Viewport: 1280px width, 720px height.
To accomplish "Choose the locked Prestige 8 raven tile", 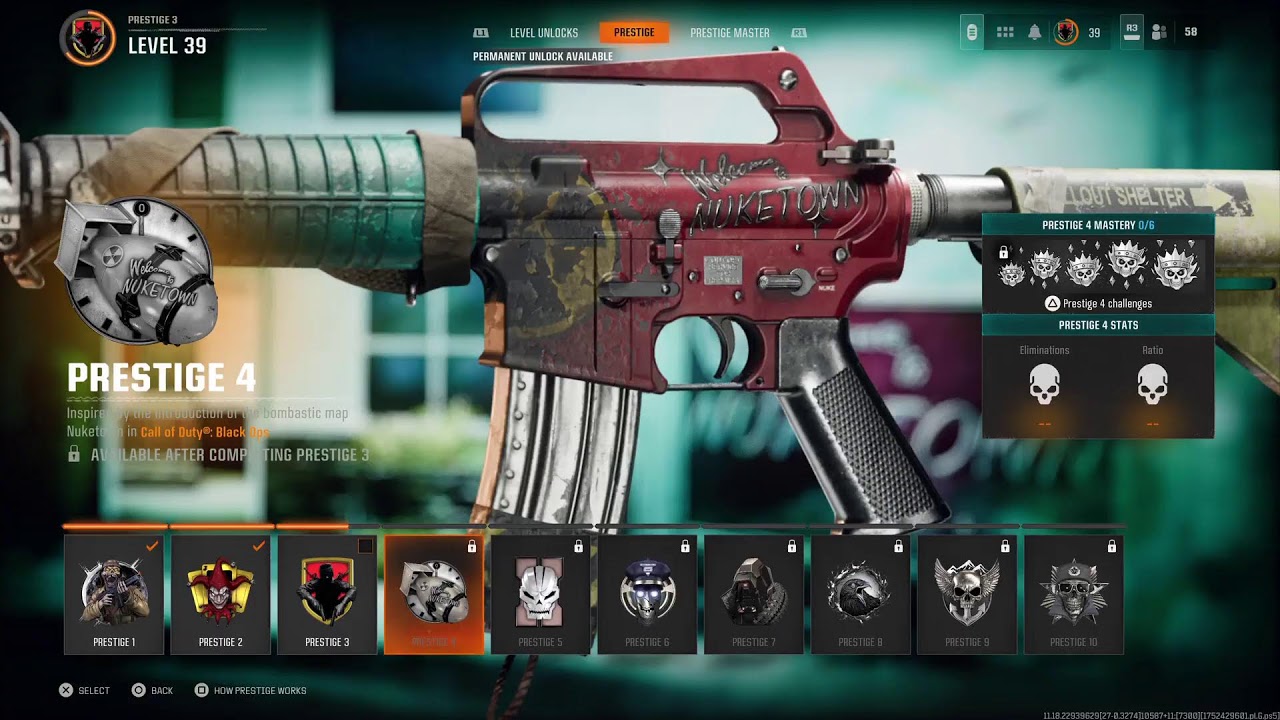I will [860, 595].
